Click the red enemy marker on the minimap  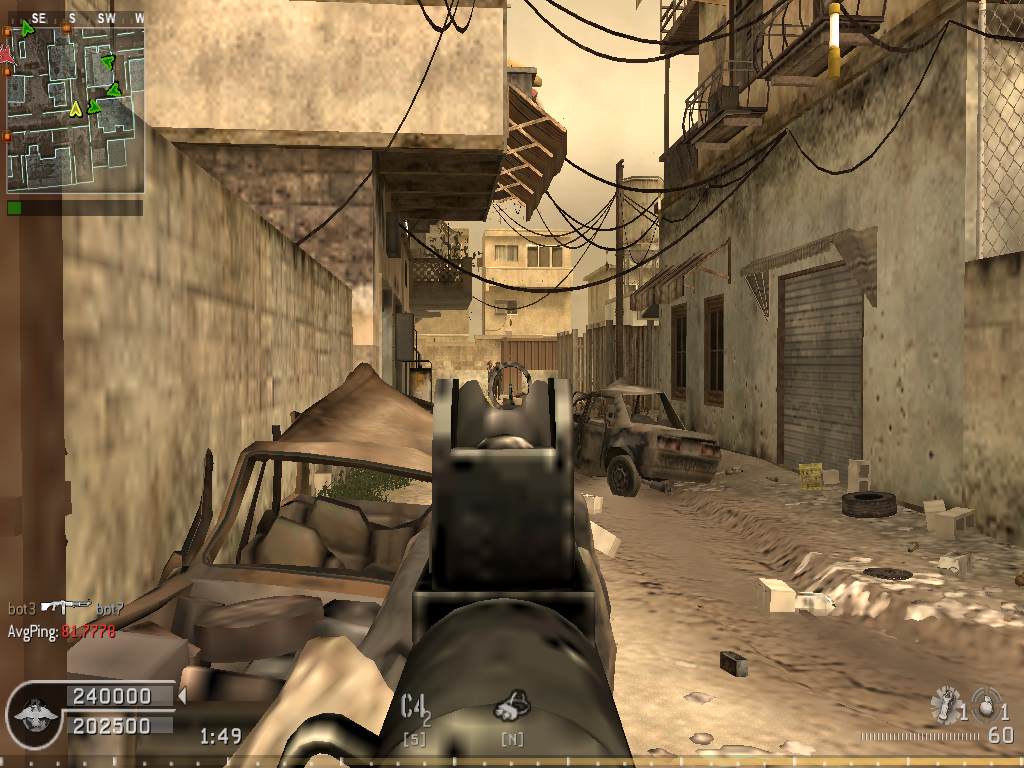coord(6,55)
